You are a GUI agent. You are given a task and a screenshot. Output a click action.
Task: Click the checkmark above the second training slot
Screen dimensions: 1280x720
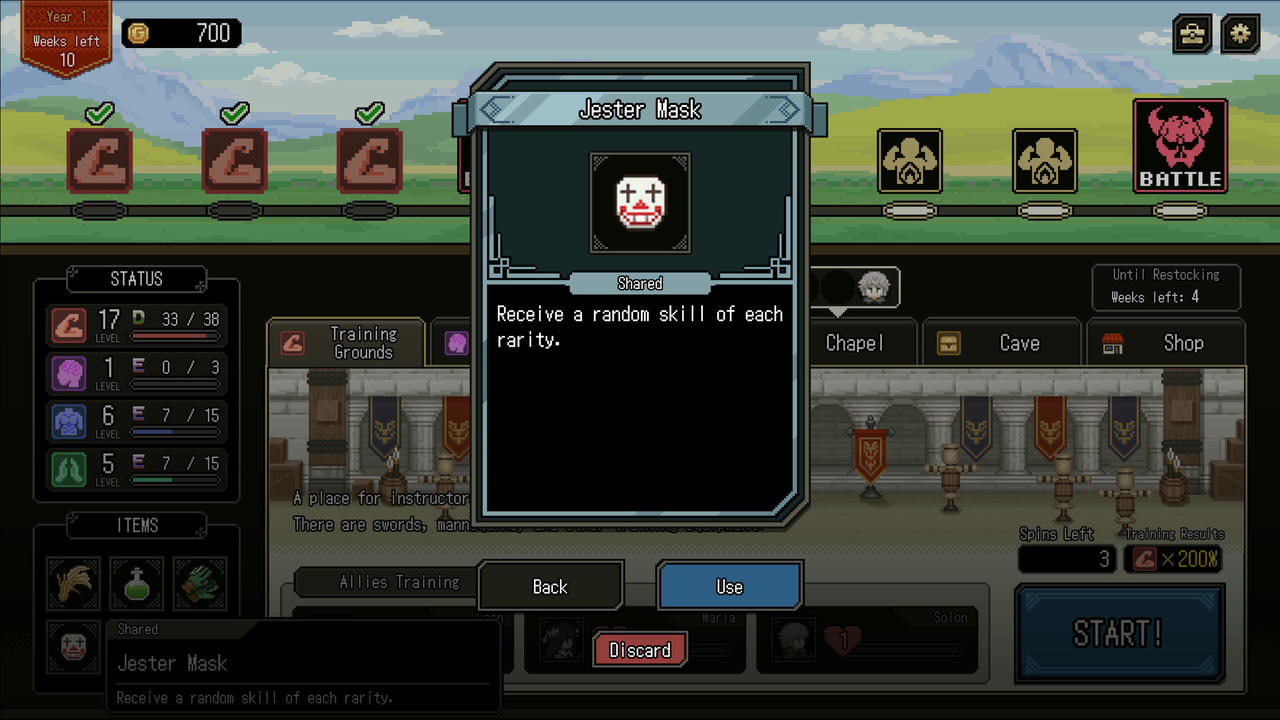[x=234, y=113]
